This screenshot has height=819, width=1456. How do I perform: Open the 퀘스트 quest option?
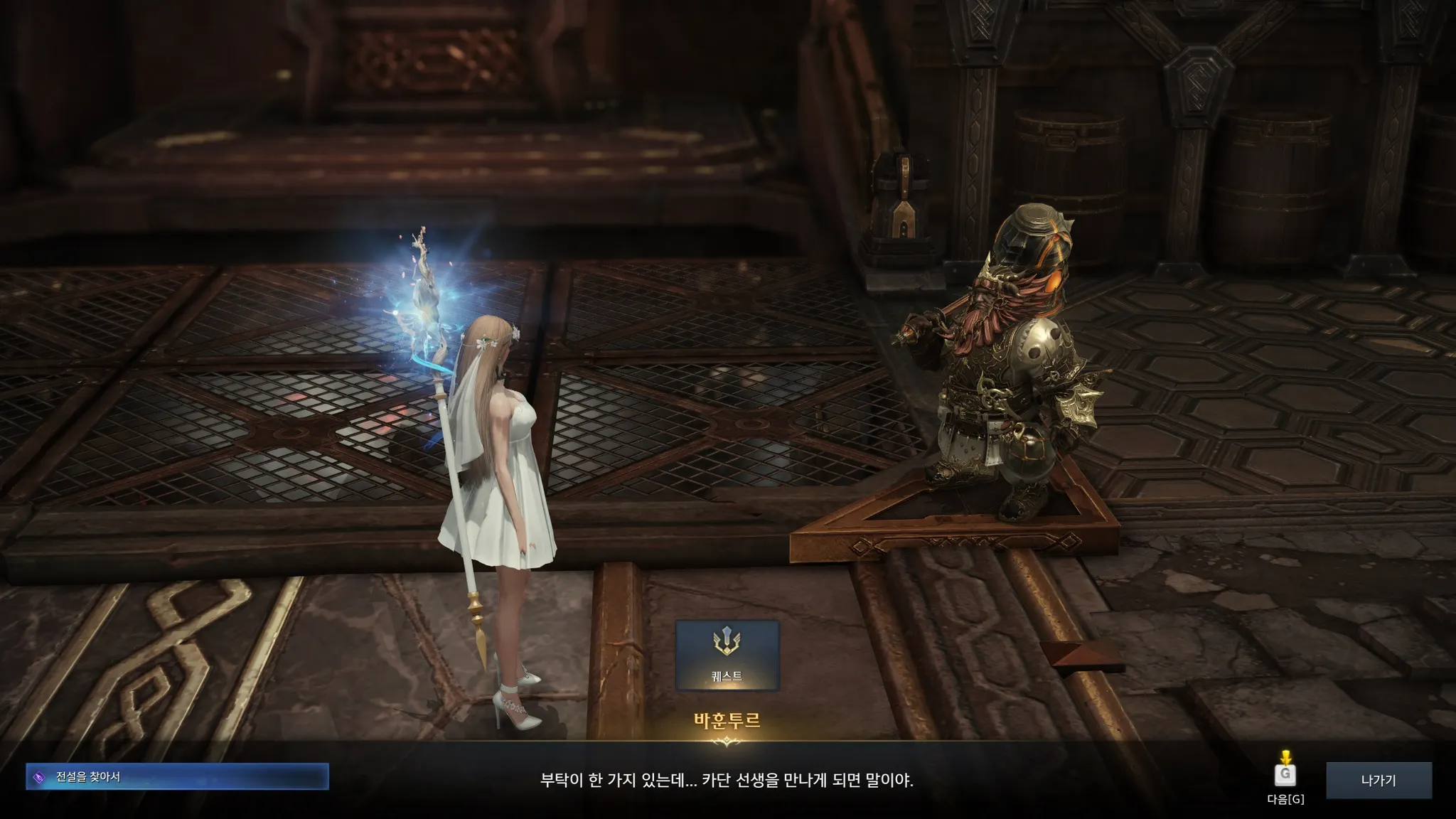click(727, 655)
